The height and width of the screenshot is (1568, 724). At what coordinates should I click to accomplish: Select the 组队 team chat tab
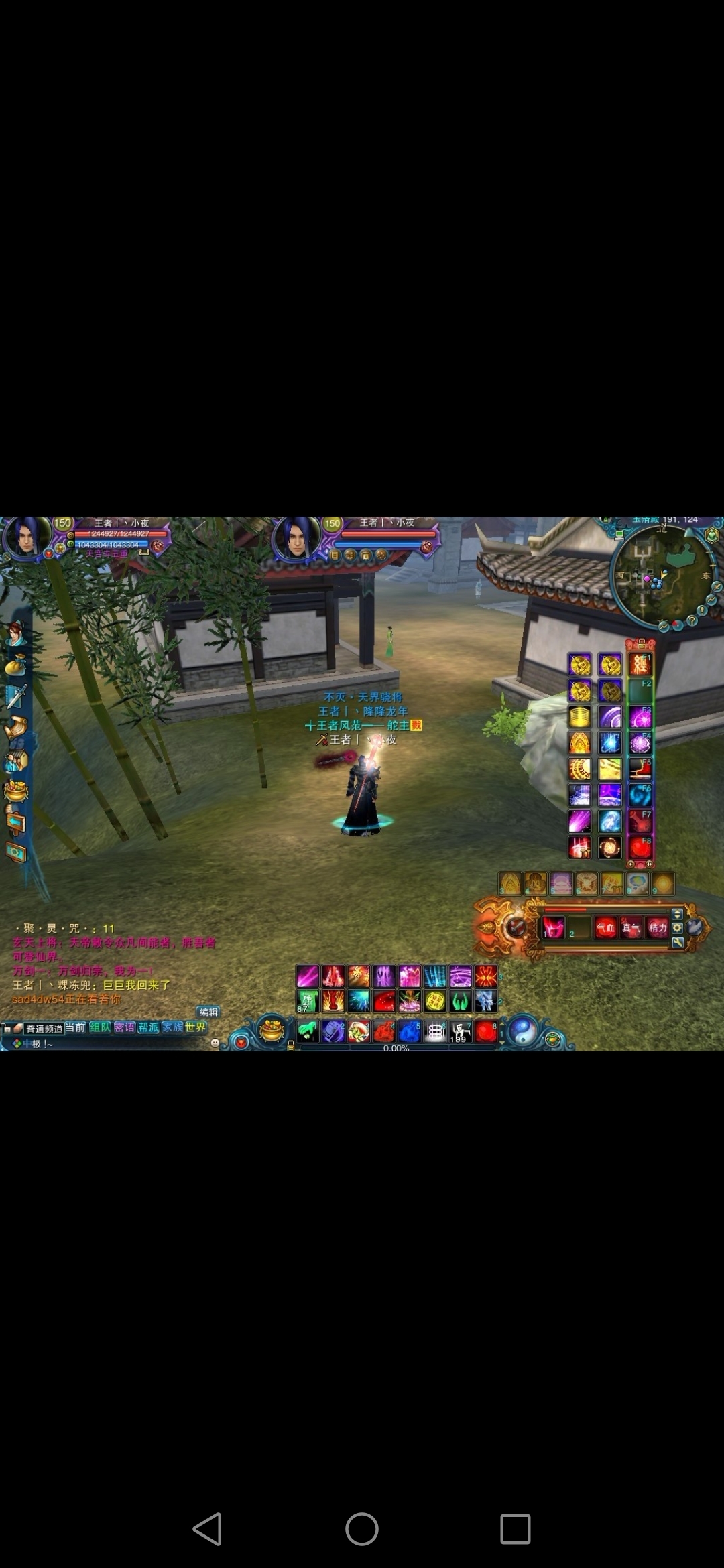(100, 1027)
